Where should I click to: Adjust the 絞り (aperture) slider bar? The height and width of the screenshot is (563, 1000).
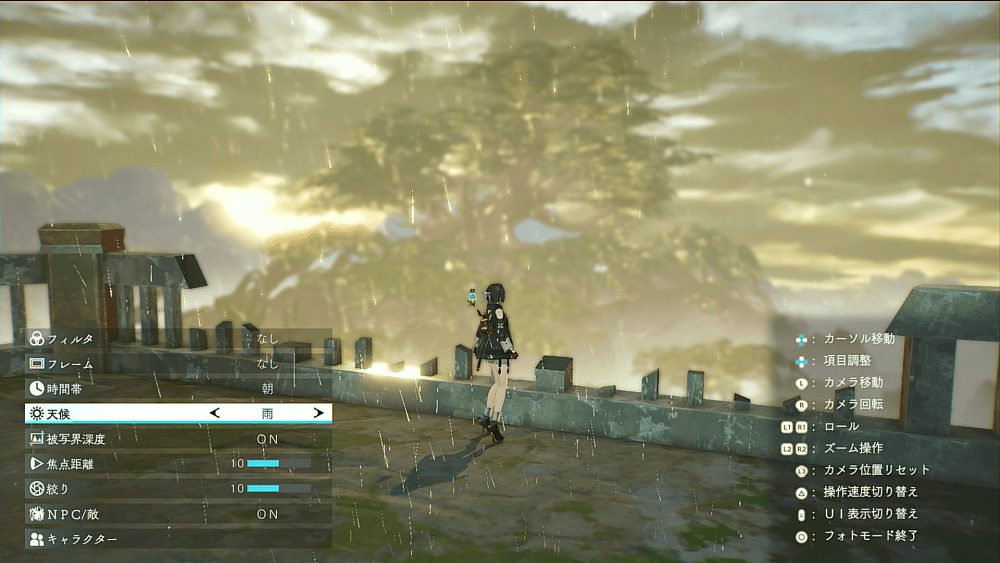pyautogui.click(x=279, y=489)
